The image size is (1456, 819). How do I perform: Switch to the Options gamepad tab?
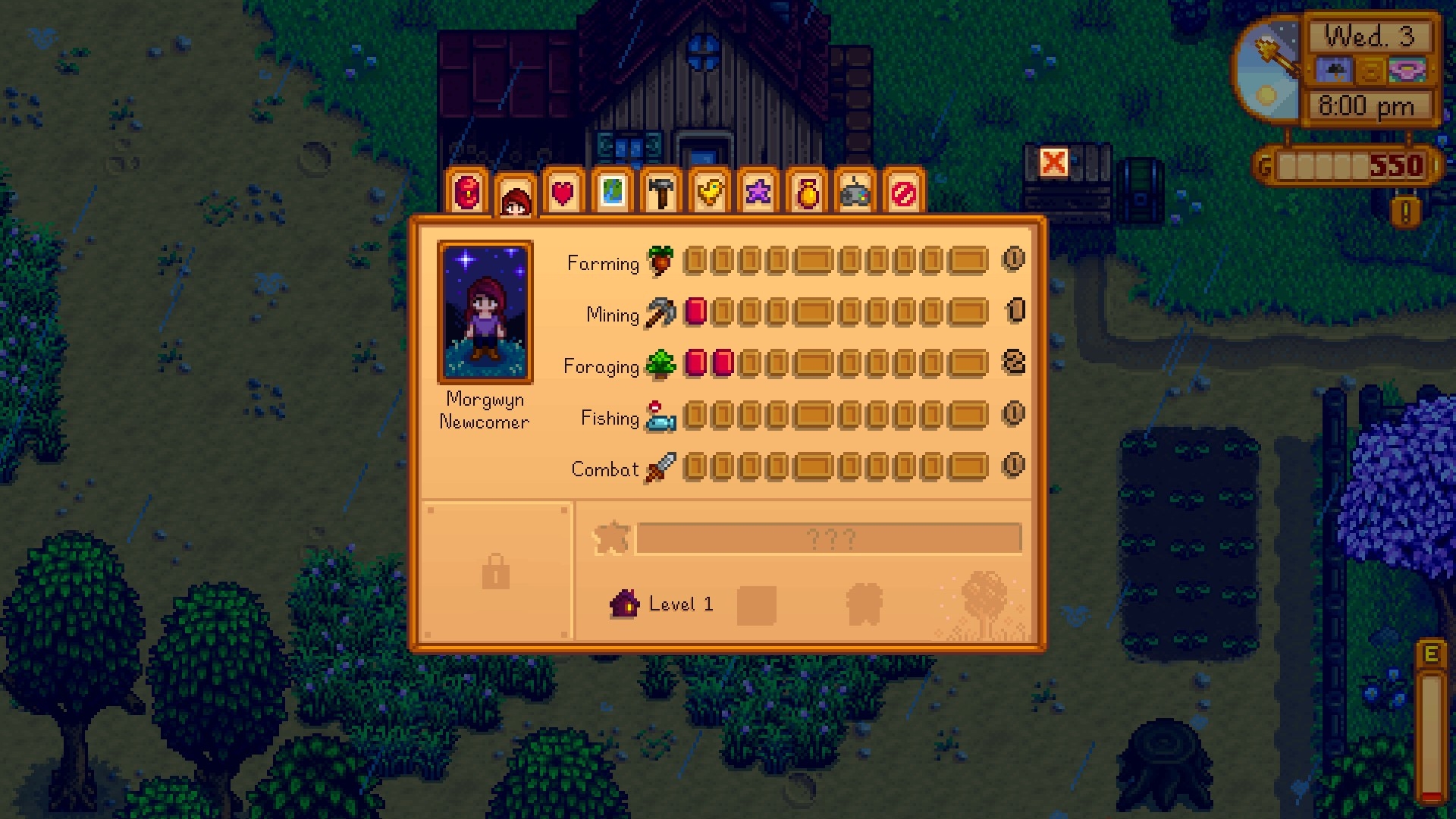(x=855, y=193)
